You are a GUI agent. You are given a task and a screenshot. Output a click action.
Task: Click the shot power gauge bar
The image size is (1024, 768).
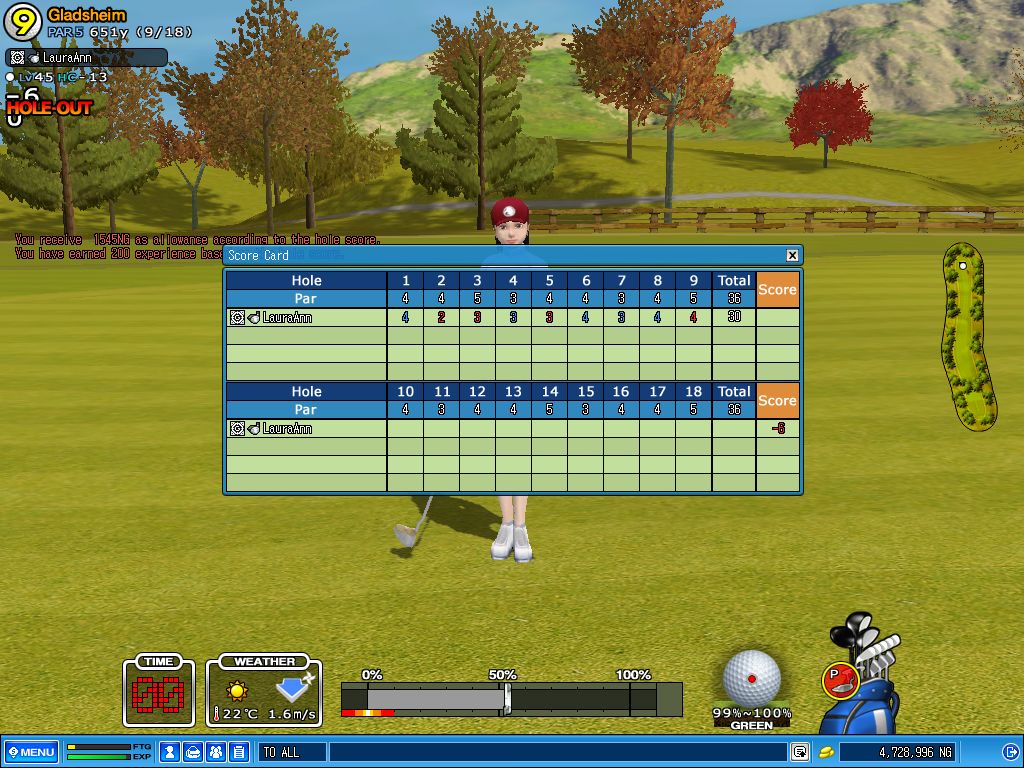510,698
